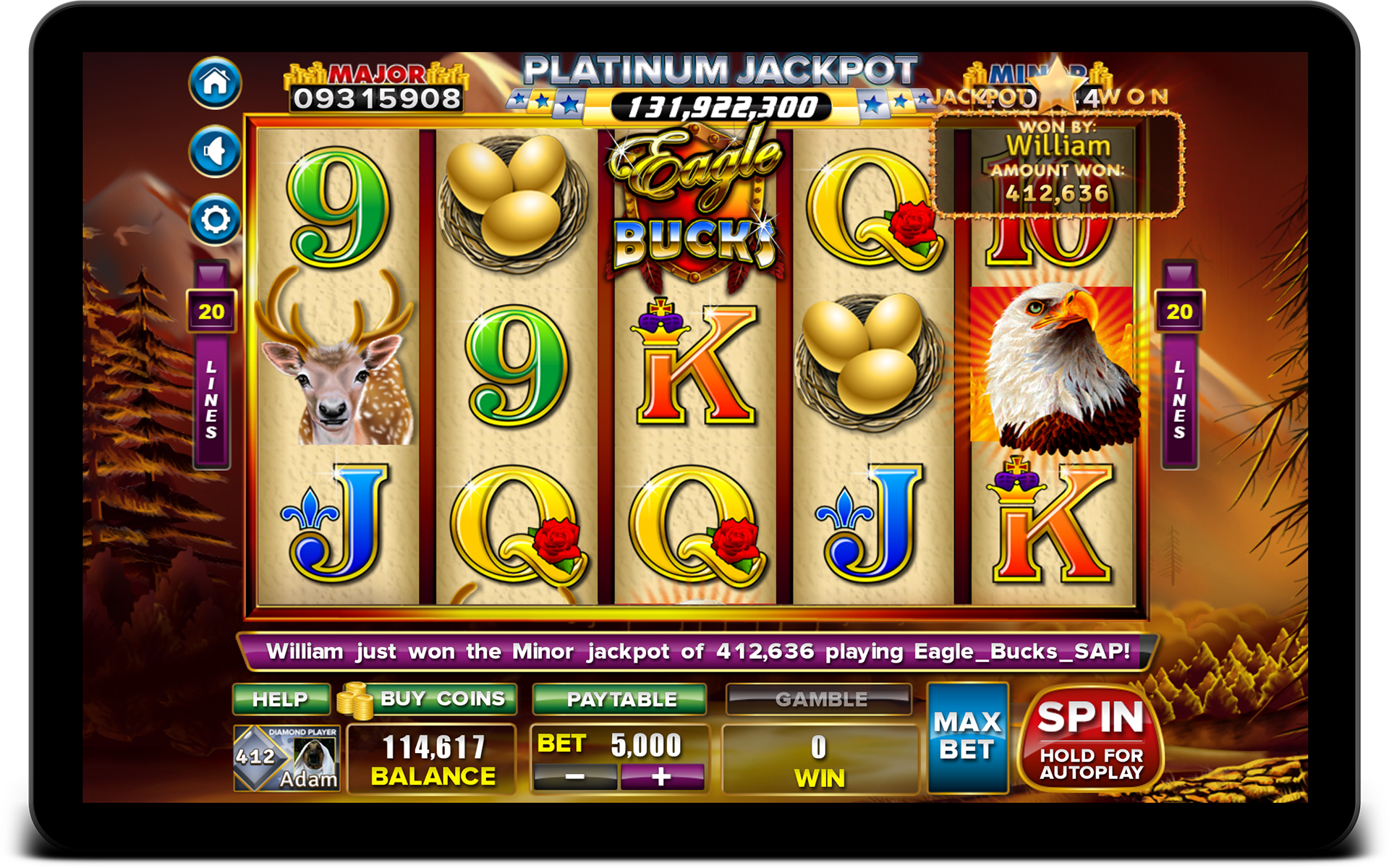This screenshot has width=1389, height=868.
Task: Open the gear settings menu
Action: 215,219
